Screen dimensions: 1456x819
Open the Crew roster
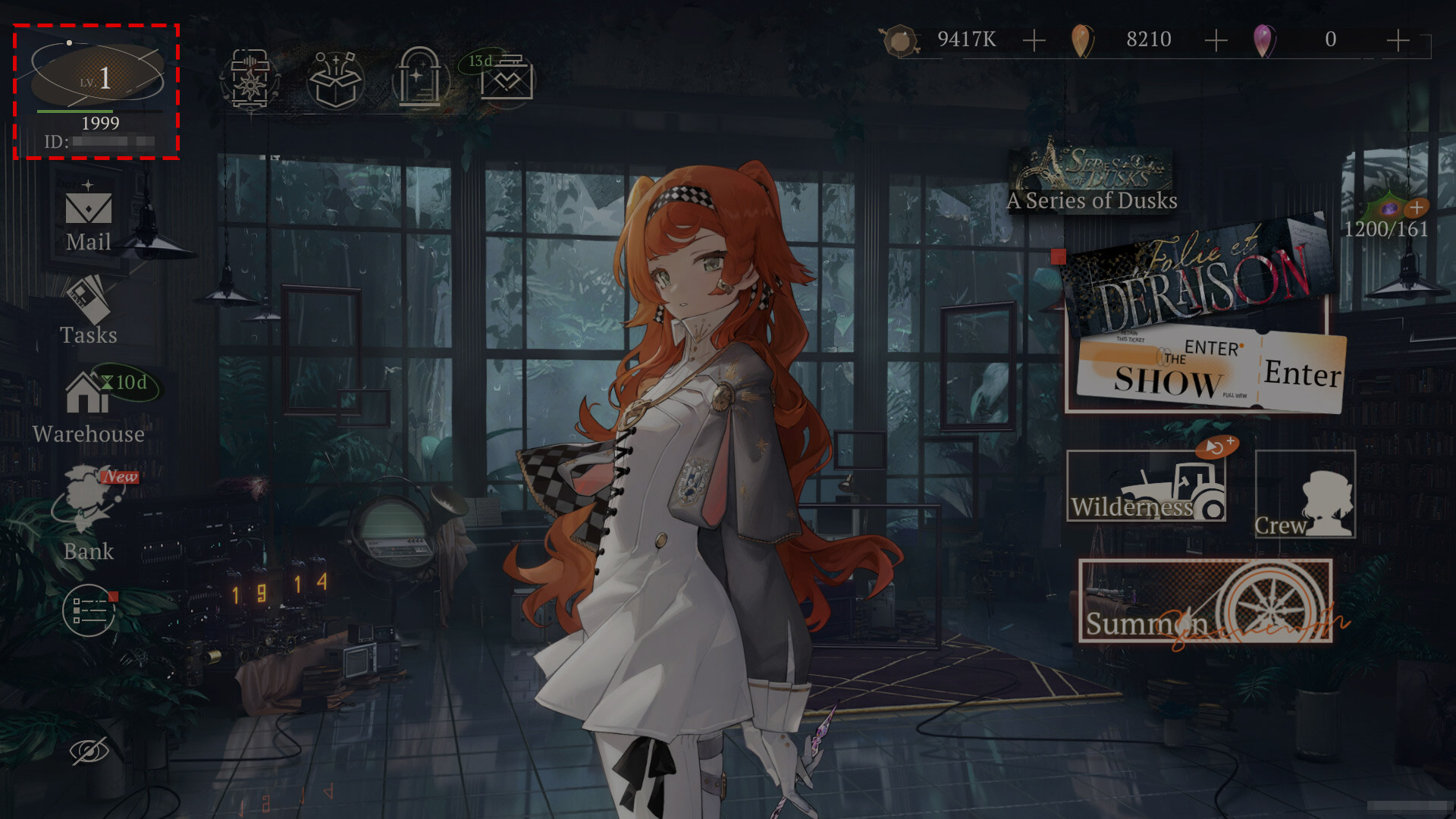[x=1305, y=495]
